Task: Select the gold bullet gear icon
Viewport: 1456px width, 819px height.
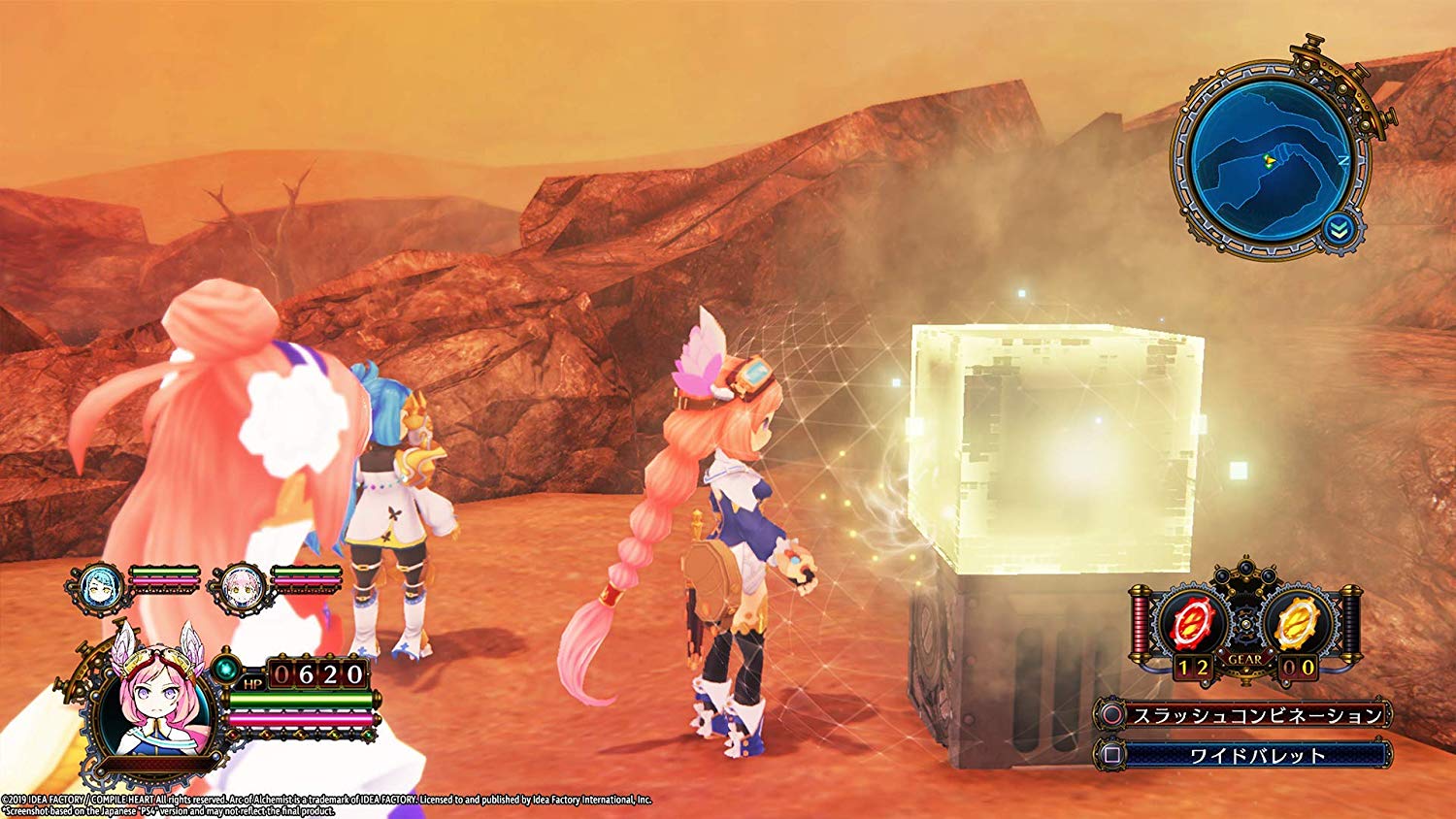Action: click(x=1295, y=620)
